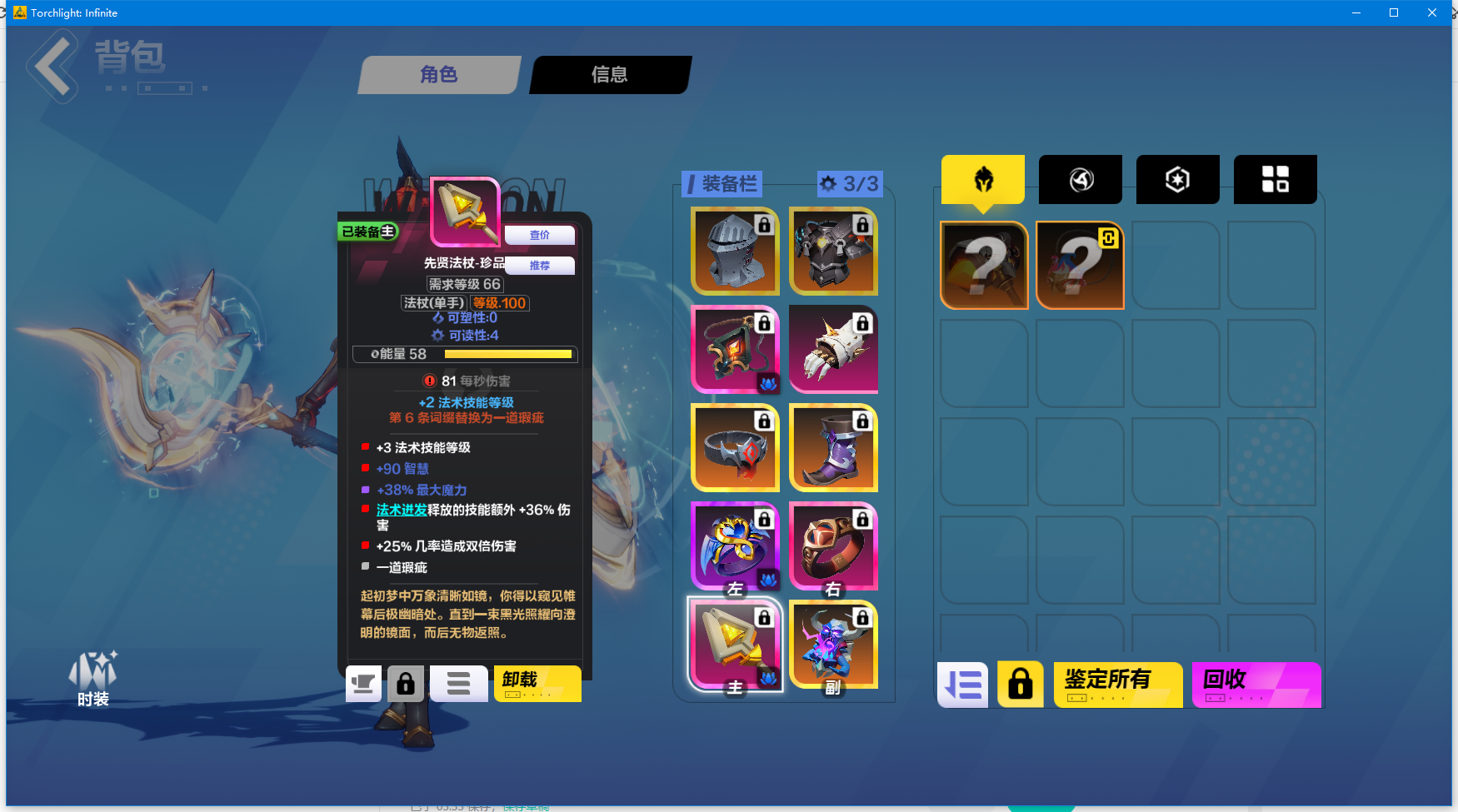Toggle the lock on the equipped staff tooltip
The width and height of the screenshot is (1458, 812).
[x=407, y=683]
